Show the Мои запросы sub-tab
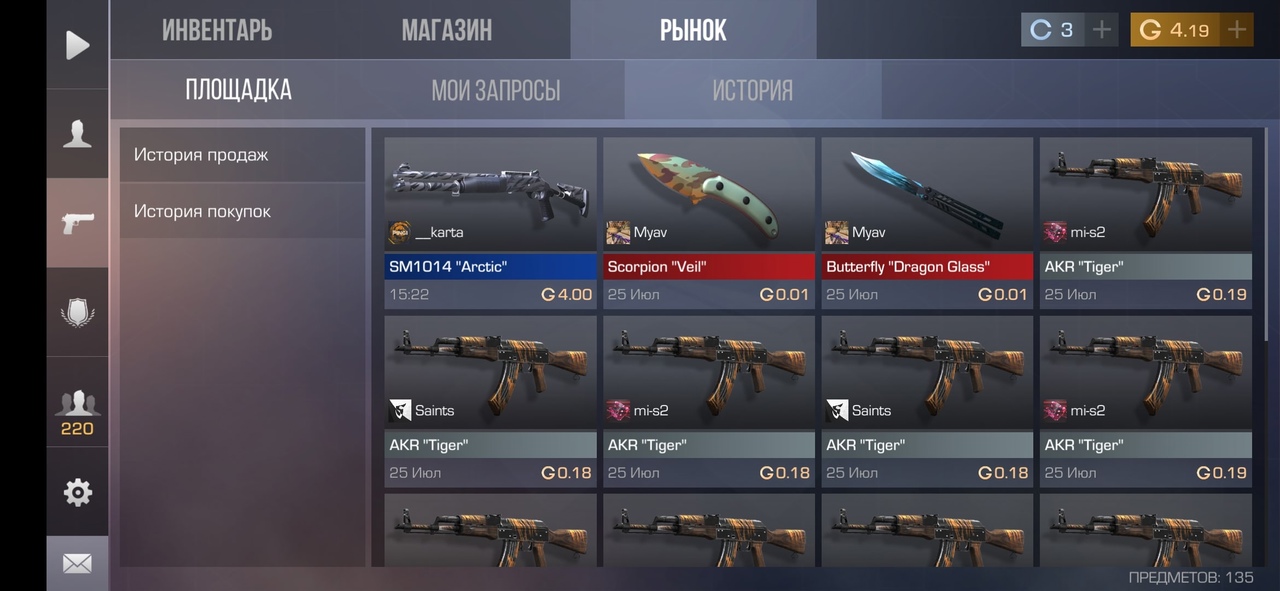This screenshot has height=591, width=1280. tap(495, 90)
